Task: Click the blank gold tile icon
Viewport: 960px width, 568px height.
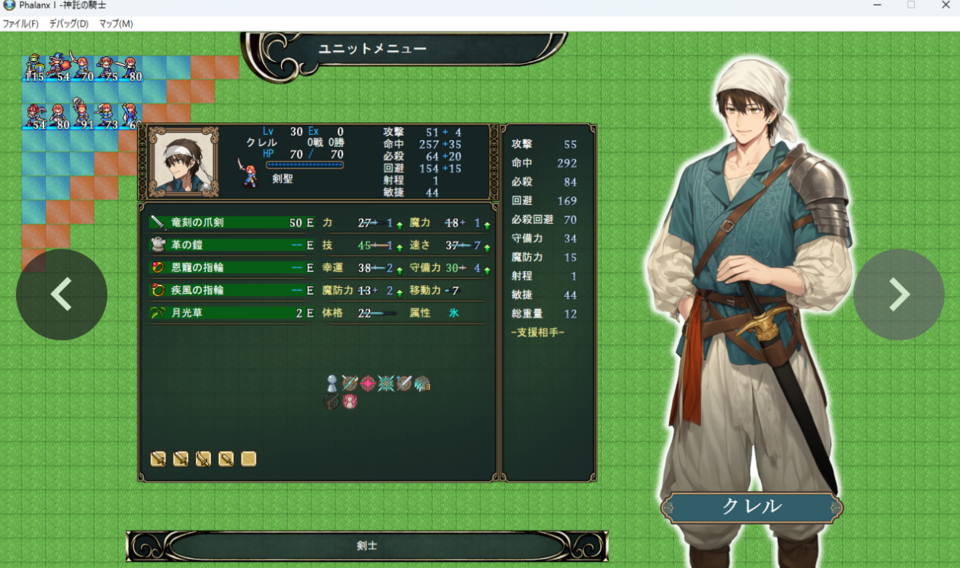Action: pyautogui.click(x=248, y=459)
